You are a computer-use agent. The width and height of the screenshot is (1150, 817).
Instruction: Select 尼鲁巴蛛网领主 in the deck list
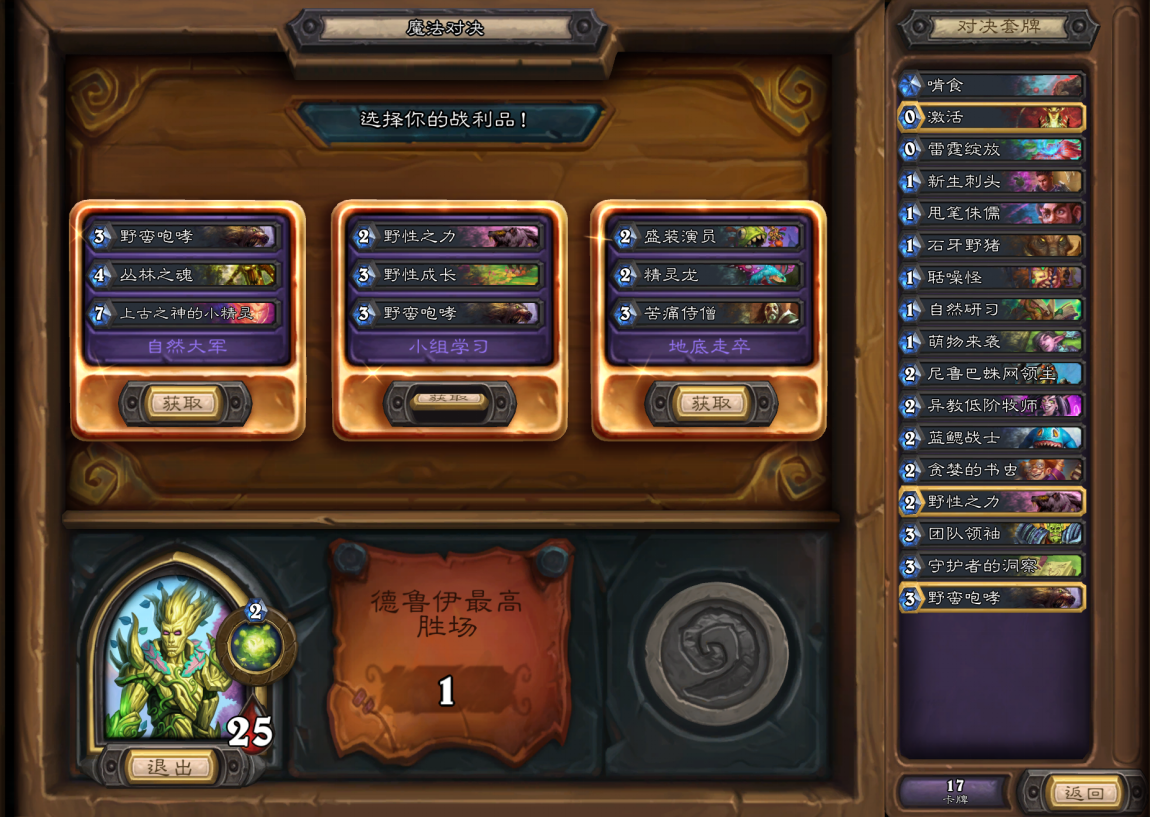992,374
